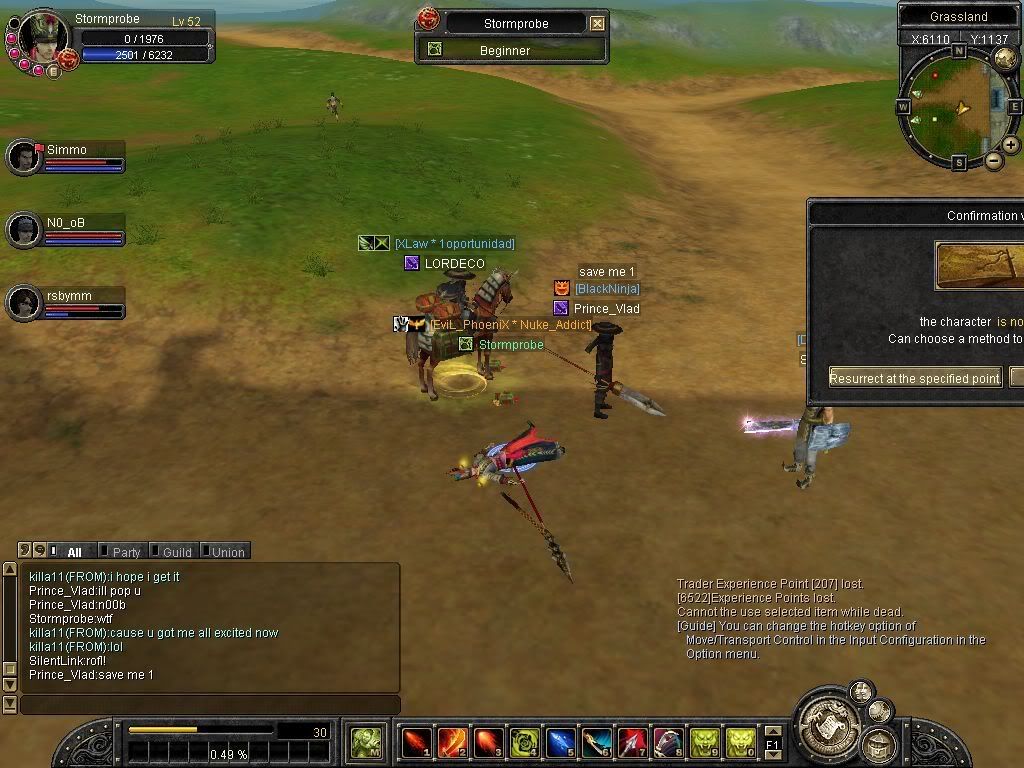The width and height of the screenshot is (1024, 768).
Task: Open the world map globe button
Action: (1004, 59)
